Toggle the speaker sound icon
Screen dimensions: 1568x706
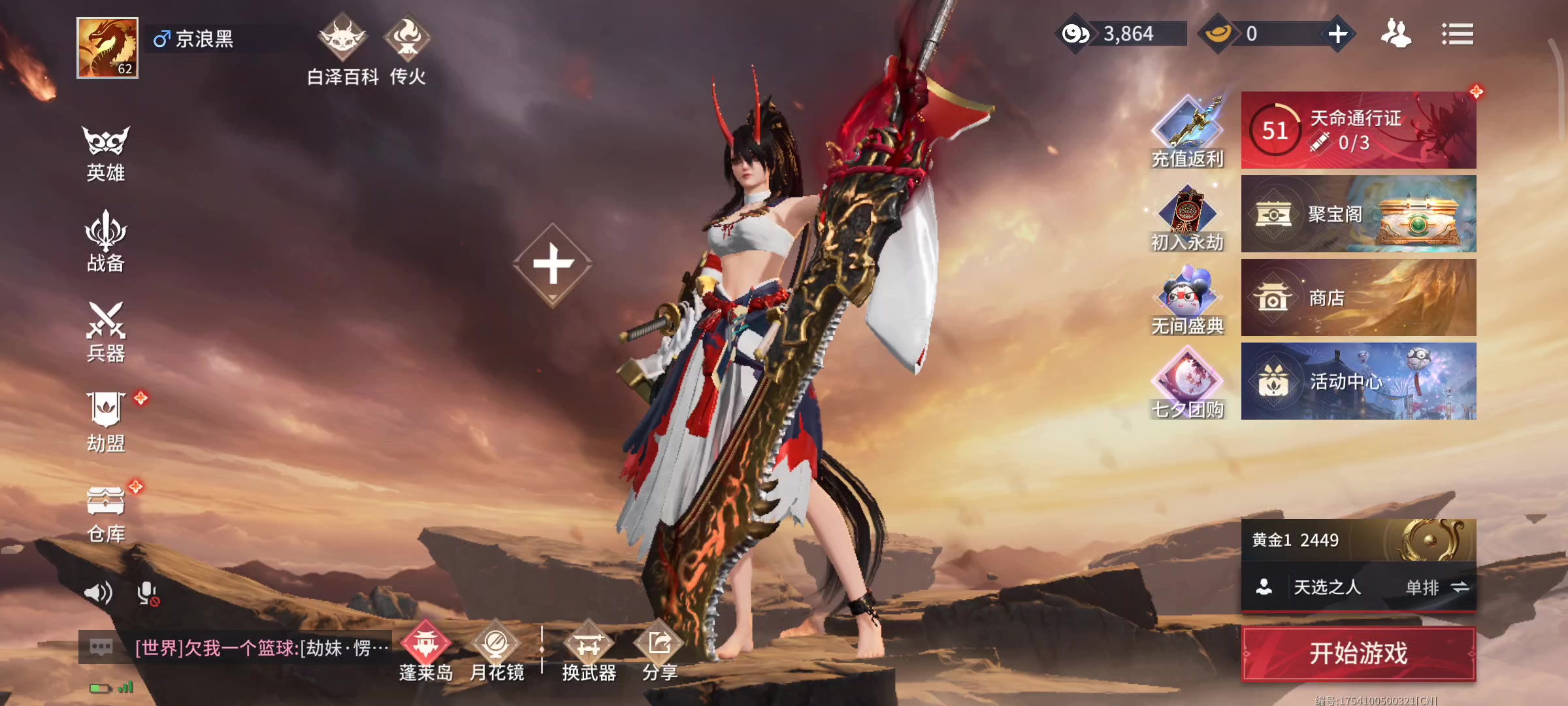[x=98, y=593]
